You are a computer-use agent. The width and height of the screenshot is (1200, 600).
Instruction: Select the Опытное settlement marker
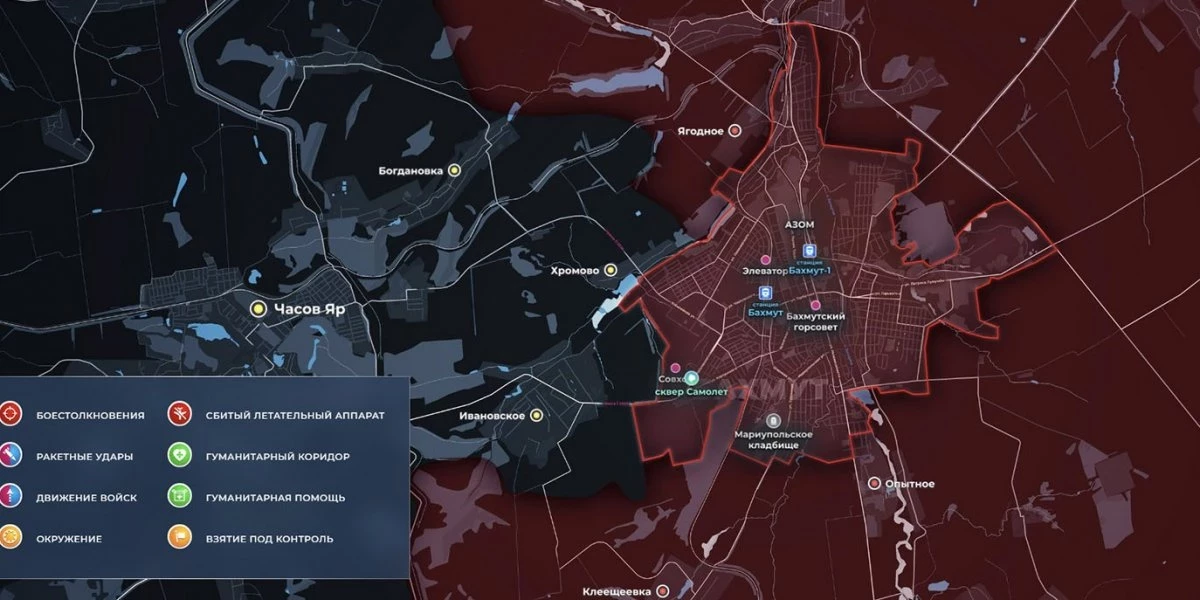(x=875, y=484)
